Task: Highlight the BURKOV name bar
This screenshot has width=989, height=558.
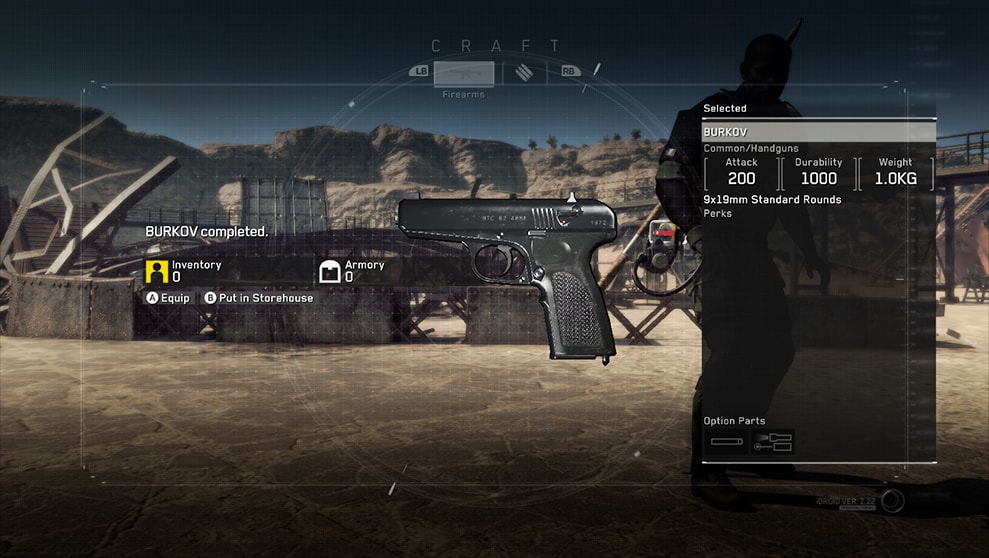Action: pos(819,132)
